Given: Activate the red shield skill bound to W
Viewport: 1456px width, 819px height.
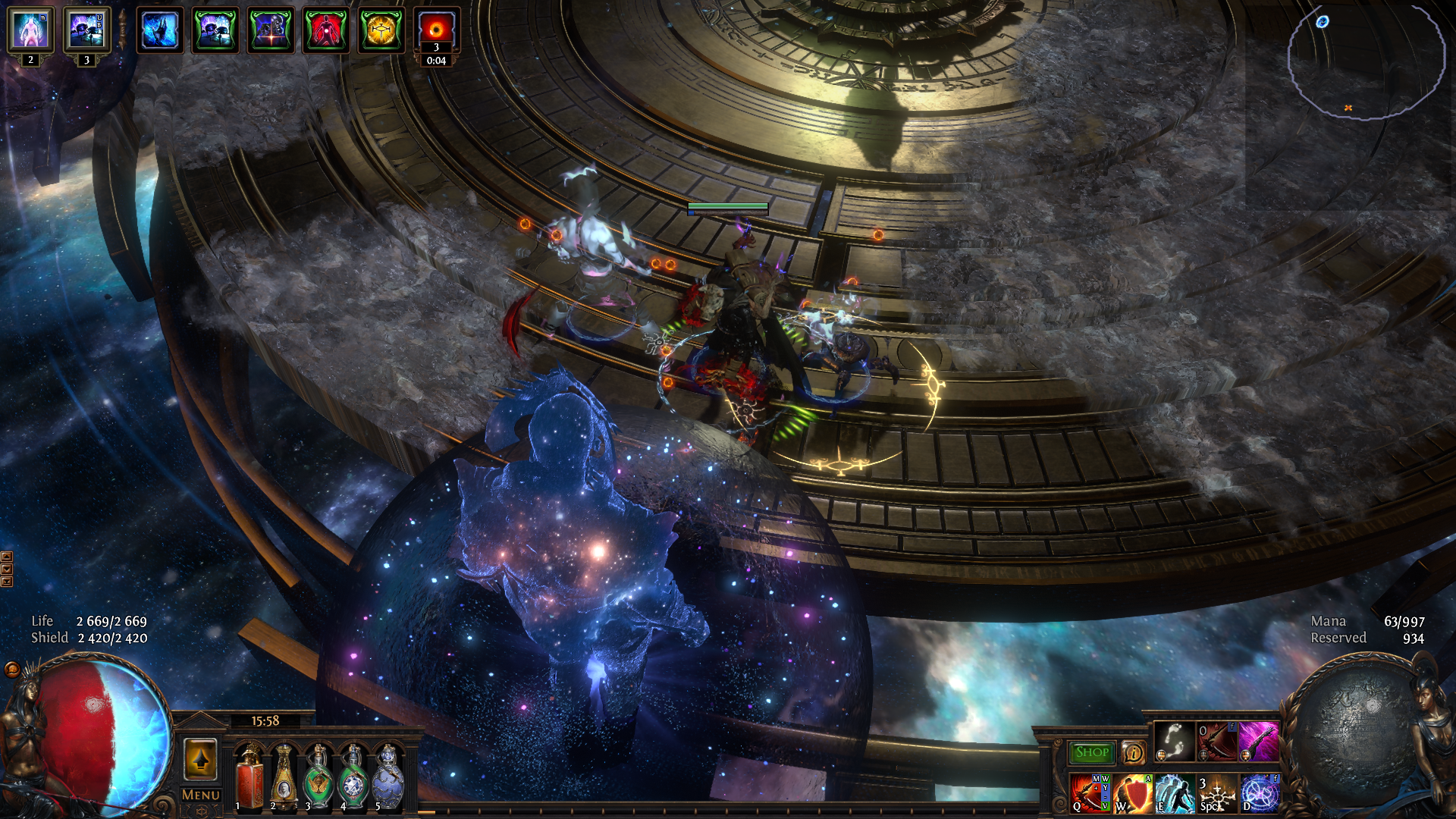Looking at the screenshot, I should click(1133, 792).
